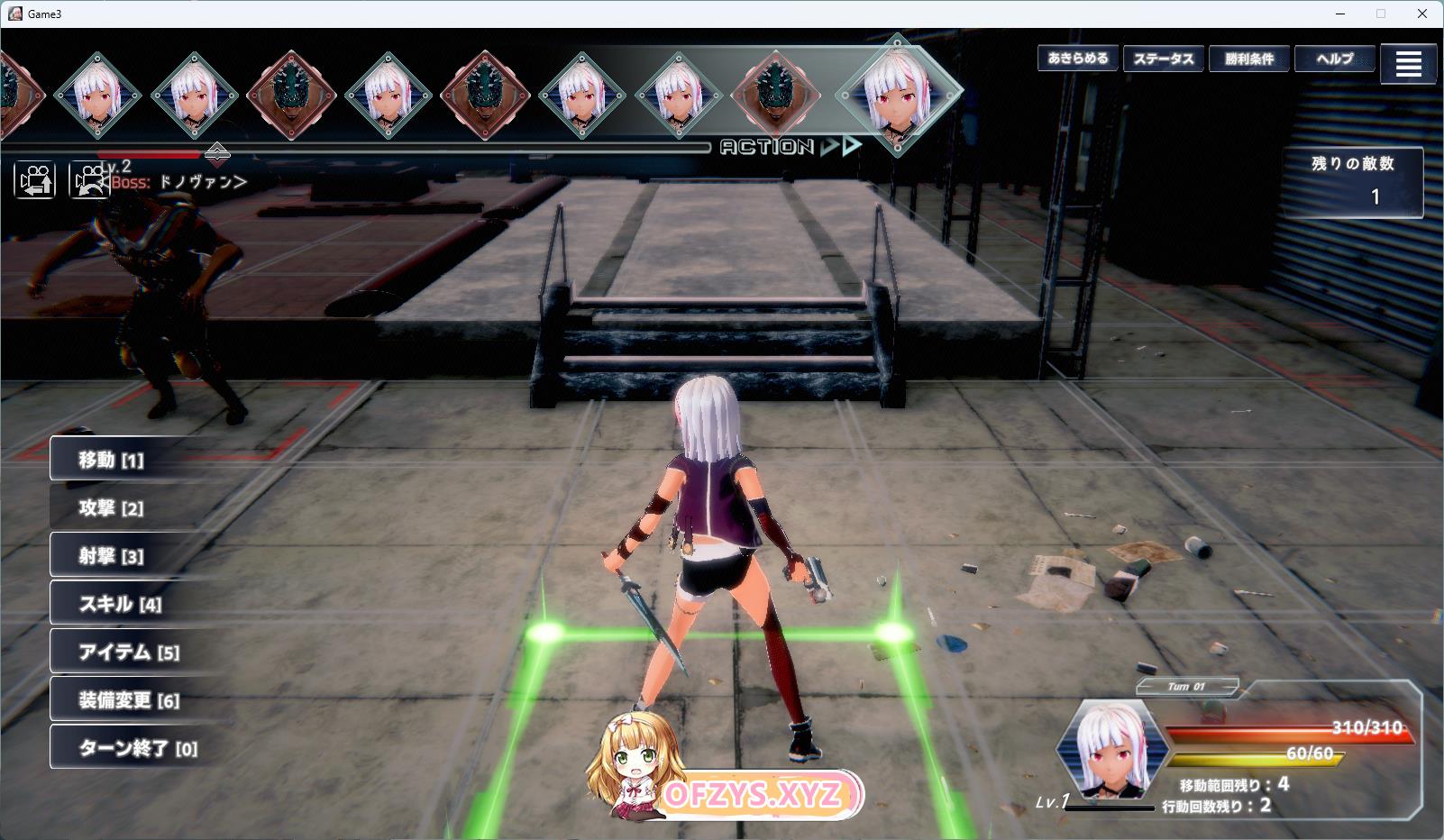Close the Game3 window

[1422, 14]
